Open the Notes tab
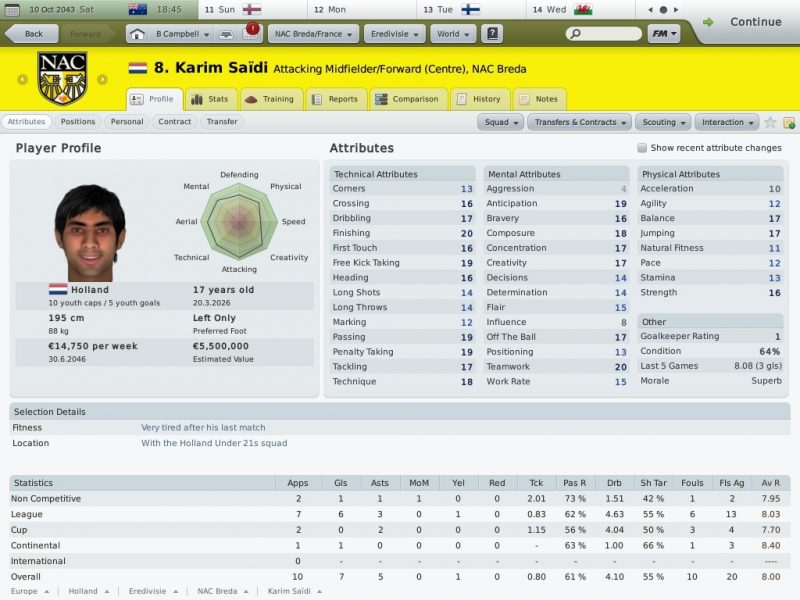 (x=538, y=100)
